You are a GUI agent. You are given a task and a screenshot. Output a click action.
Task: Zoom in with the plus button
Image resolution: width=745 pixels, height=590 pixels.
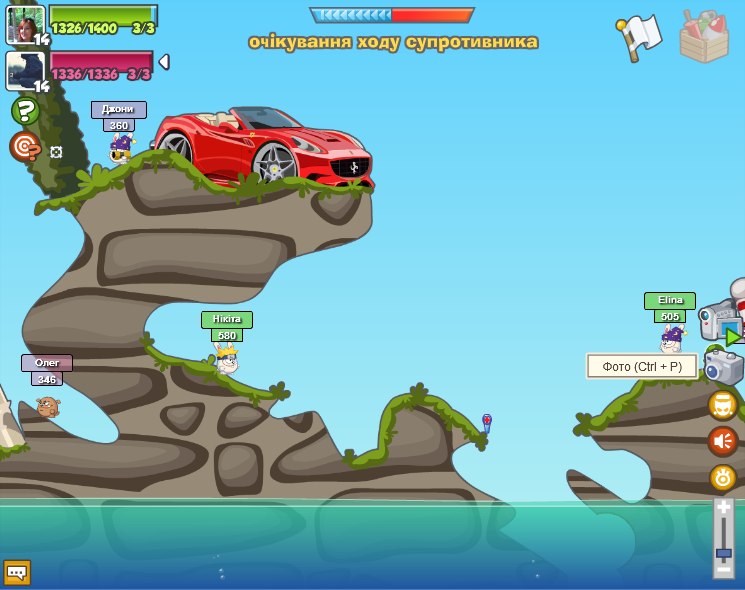723,509
